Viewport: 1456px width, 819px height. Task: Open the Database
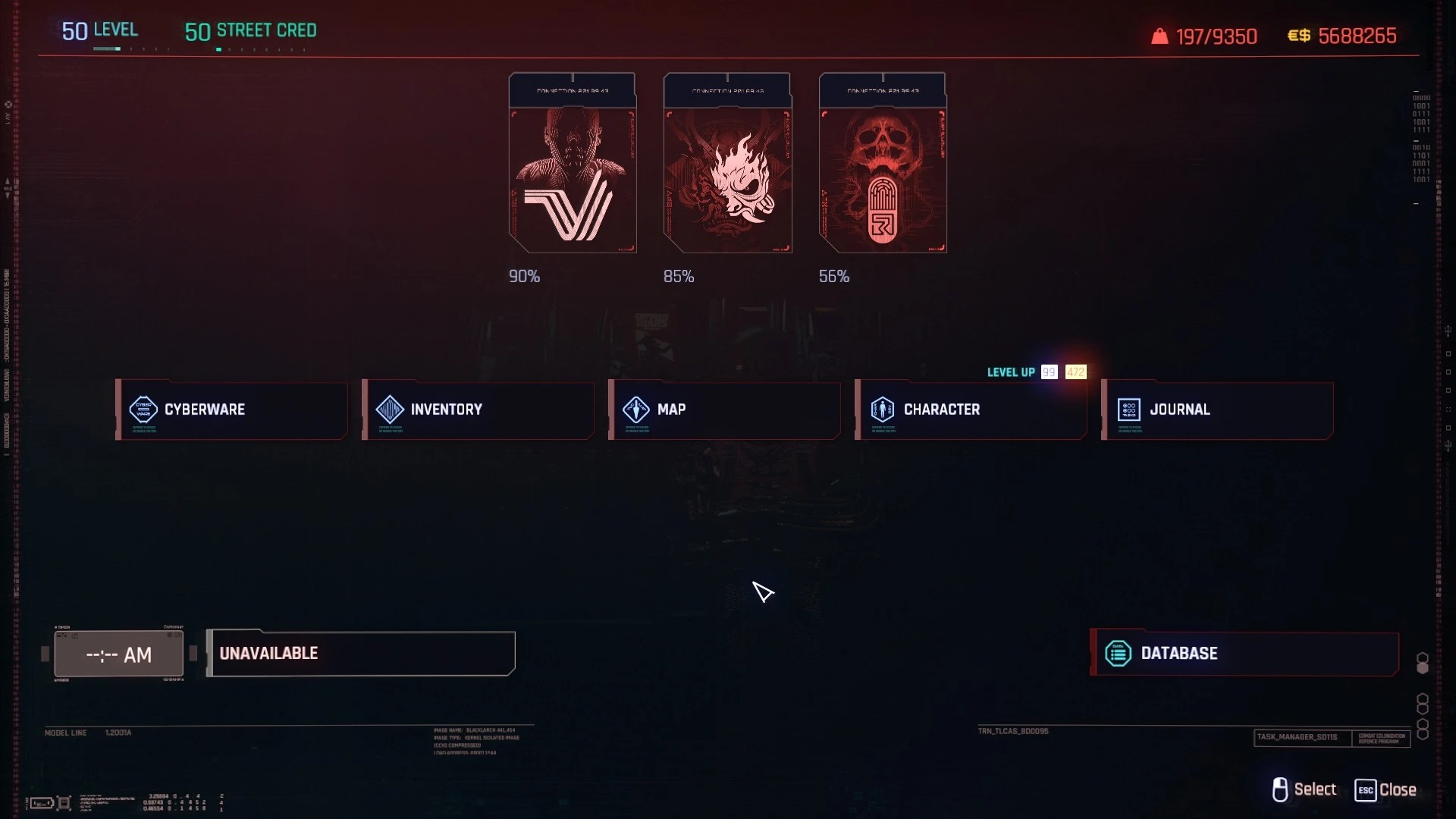click(1244, 653)
